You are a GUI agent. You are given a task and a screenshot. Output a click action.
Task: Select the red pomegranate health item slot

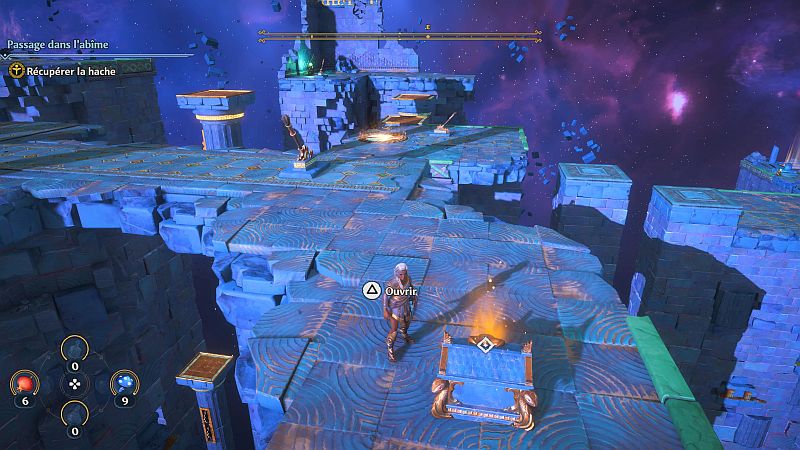(x=26, y=383)
